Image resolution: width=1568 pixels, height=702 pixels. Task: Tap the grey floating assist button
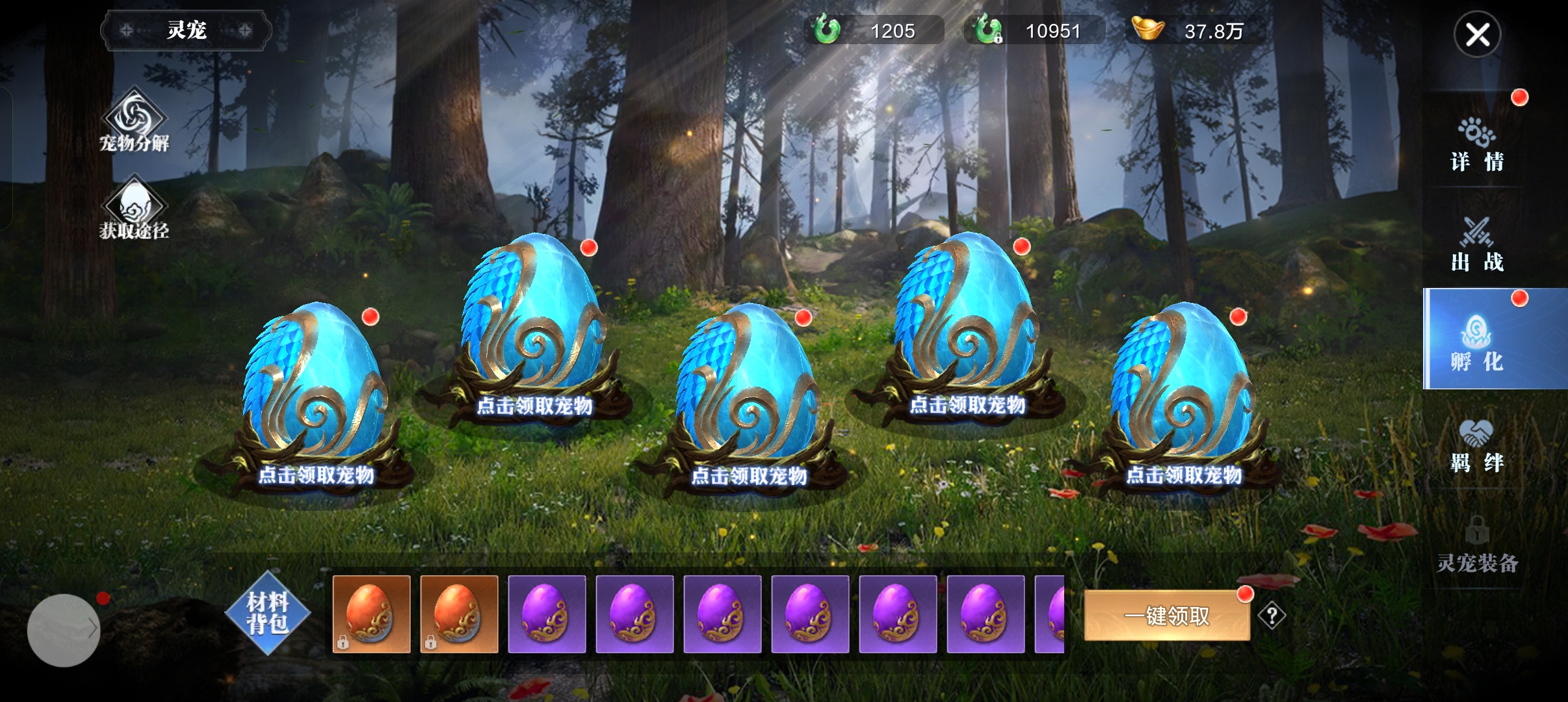pos(64,630)
